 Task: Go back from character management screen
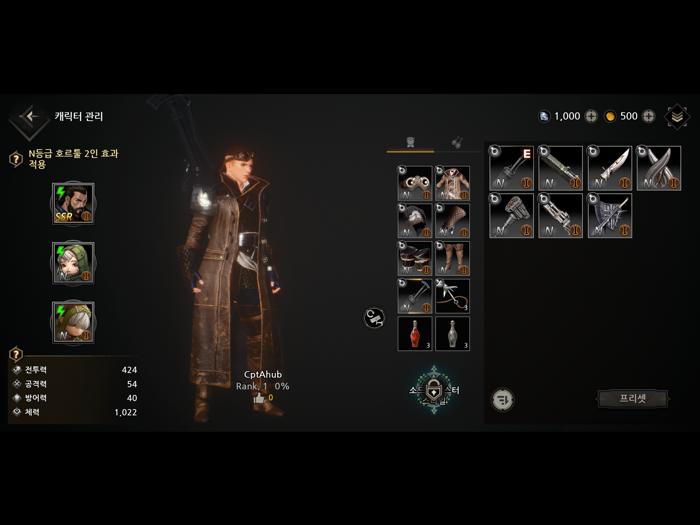click(x=30, y=117)
